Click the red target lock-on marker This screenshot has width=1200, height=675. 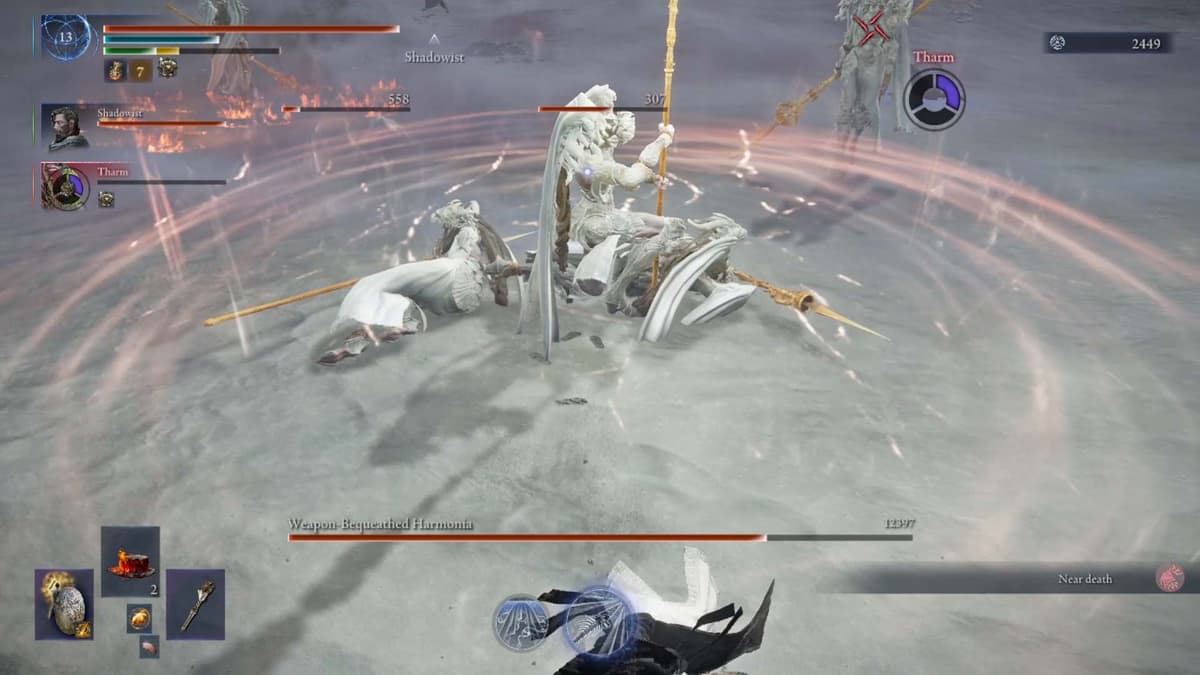(x=871, y=30)
